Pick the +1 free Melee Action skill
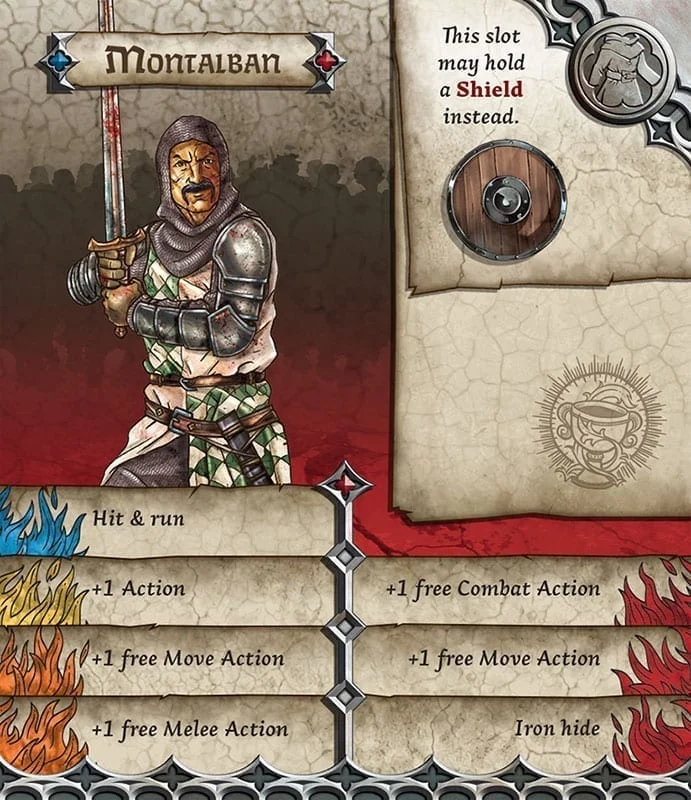691x800 pixels. (x=189, y=729)
